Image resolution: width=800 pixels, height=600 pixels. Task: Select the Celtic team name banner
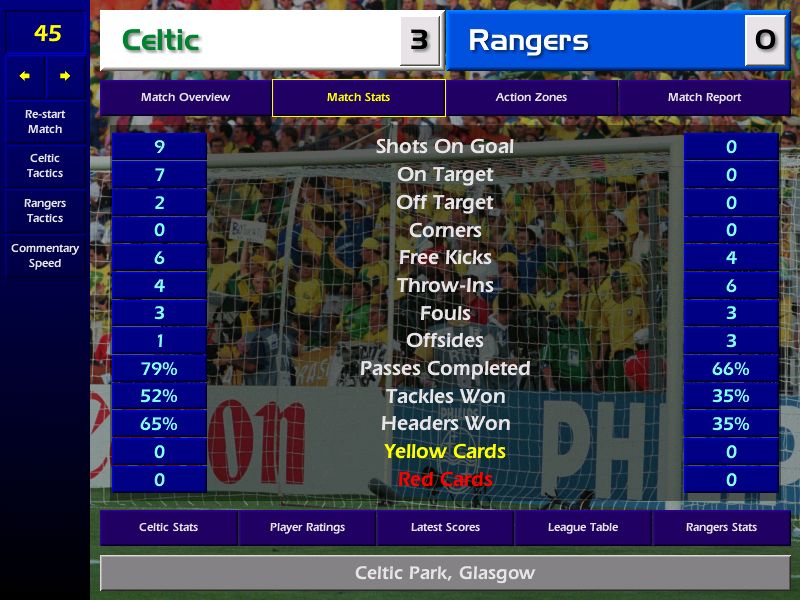tap(250, 40)
